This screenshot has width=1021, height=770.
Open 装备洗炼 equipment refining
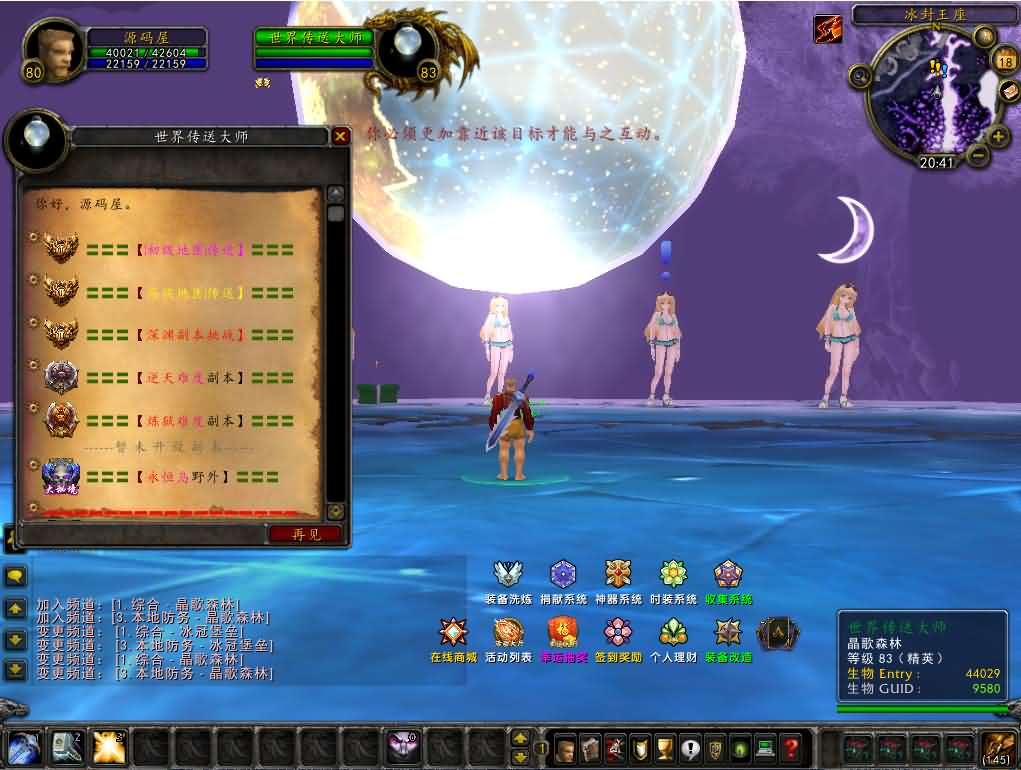[508, 574]
